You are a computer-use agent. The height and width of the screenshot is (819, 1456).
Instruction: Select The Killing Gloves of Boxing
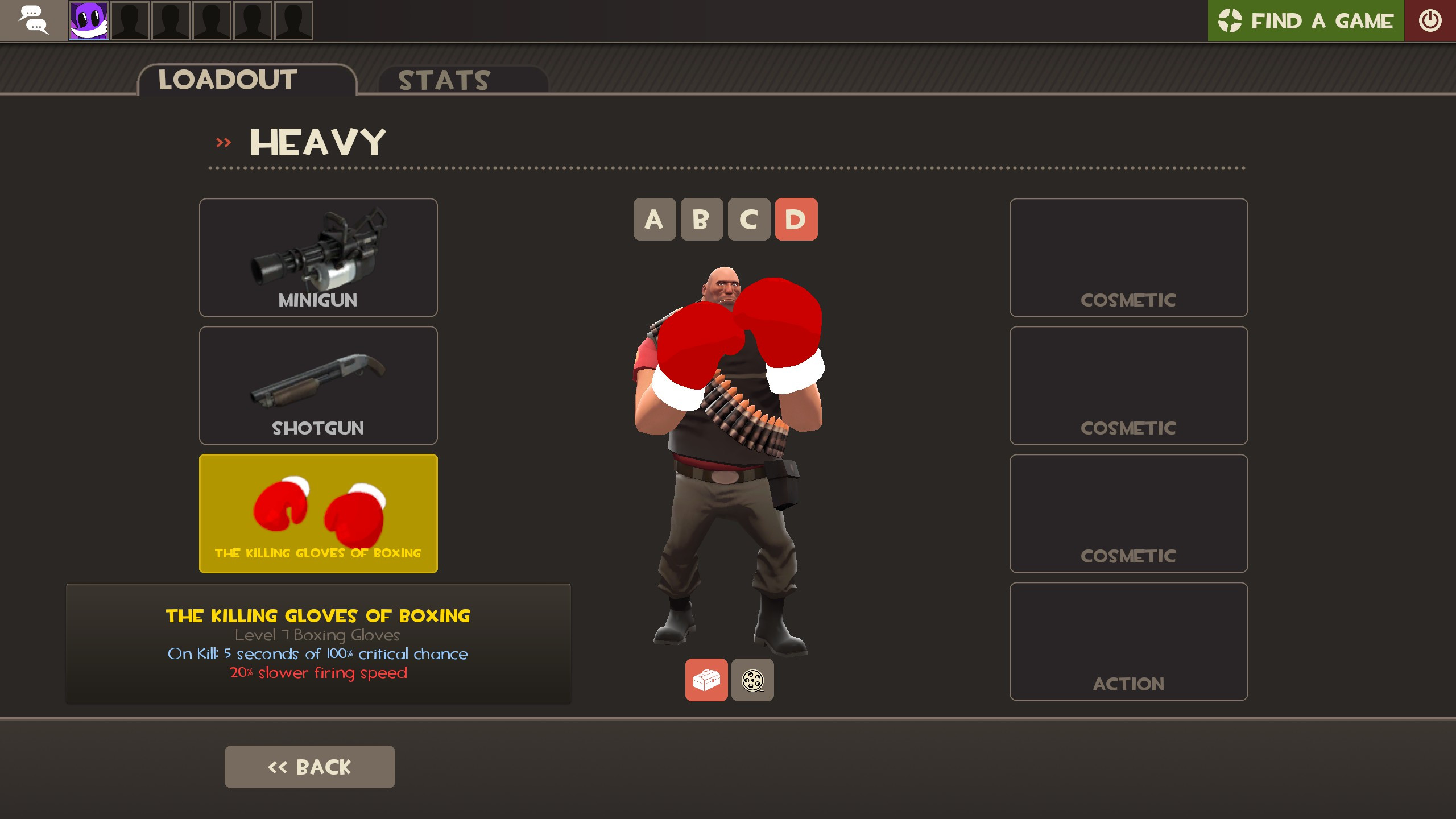click(x=318, y=512)
